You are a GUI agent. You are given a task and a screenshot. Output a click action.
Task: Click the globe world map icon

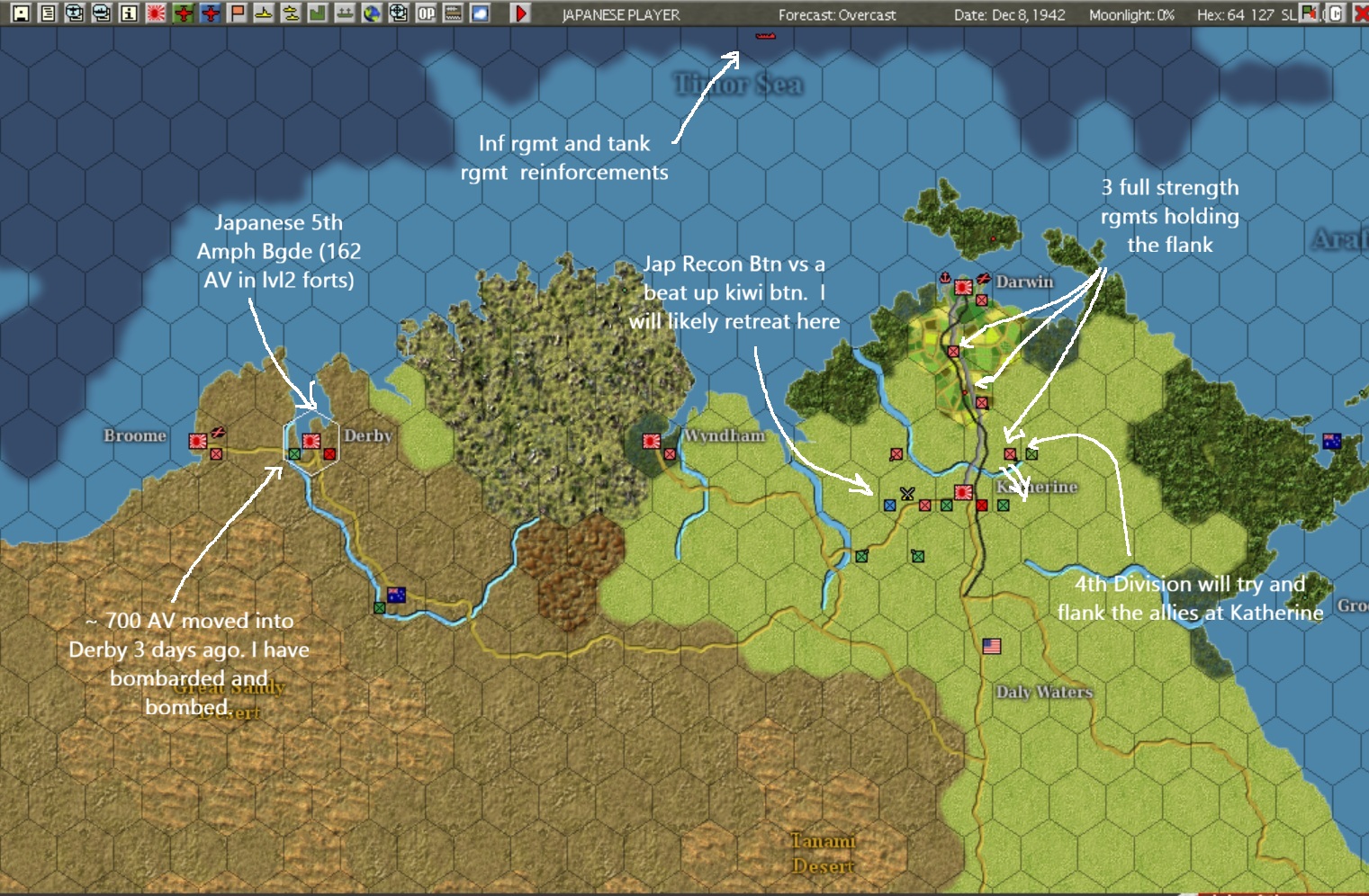pyautogui.click(x=370, y=14)
